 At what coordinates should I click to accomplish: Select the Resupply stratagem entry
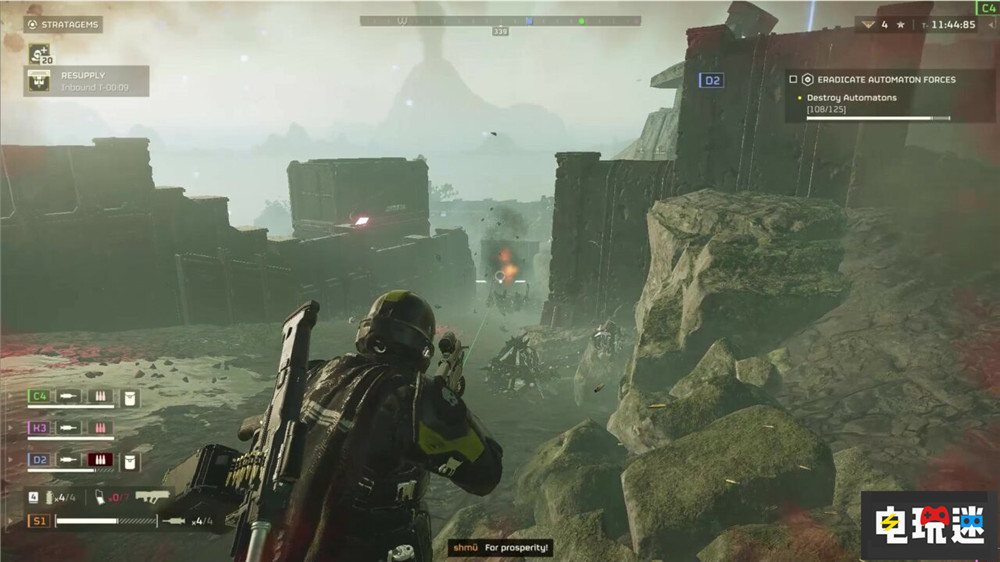click(87, 81)
